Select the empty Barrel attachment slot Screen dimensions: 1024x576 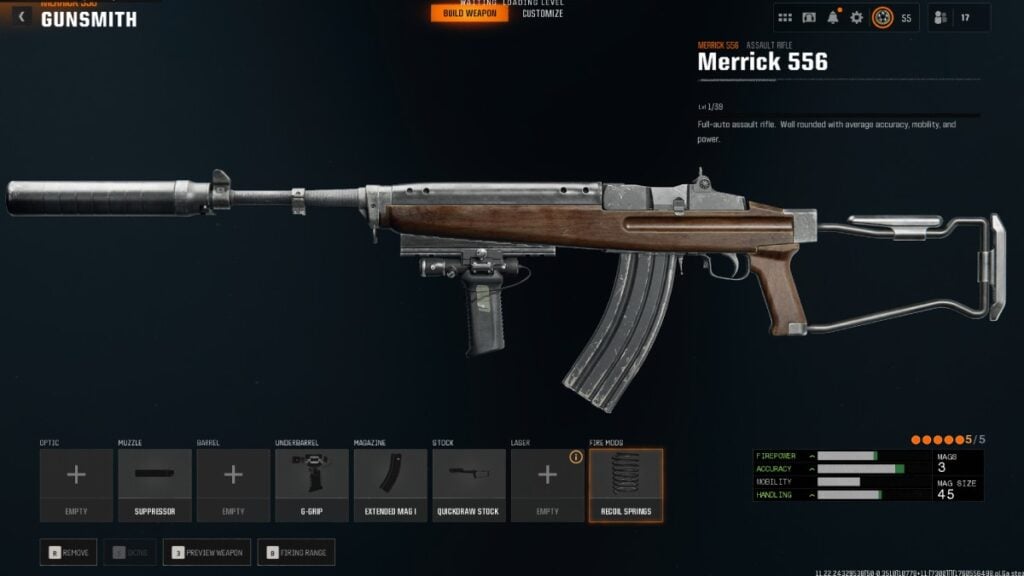[x=233, y=485]
